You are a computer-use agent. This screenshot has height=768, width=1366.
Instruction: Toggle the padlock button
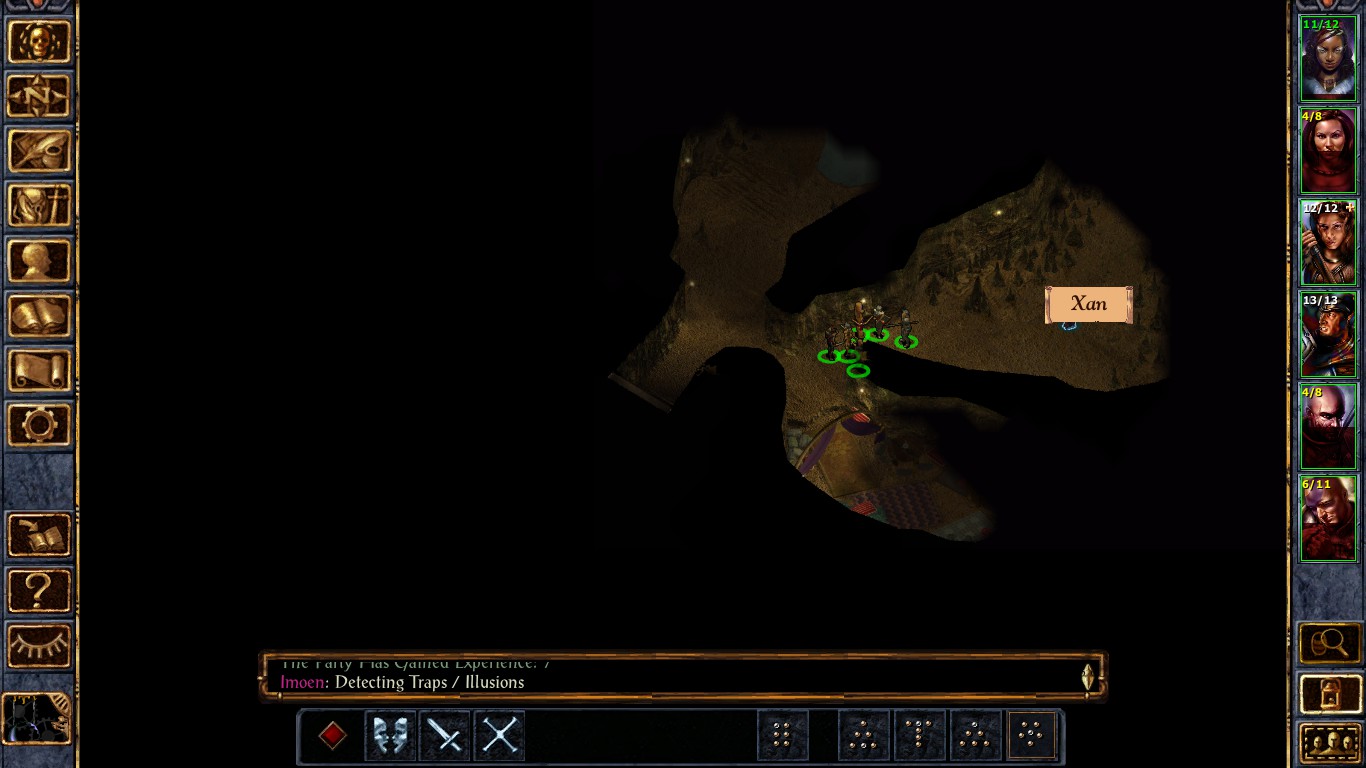pos(1329,694)
